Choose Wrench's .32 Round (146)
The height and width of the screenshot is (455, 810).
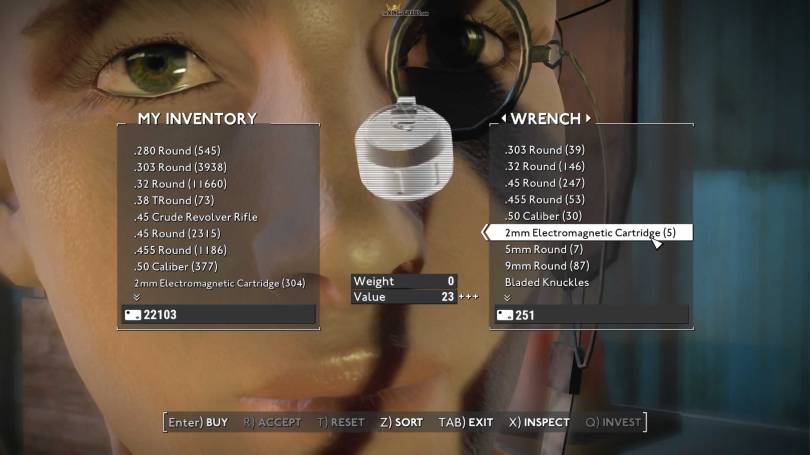(x=545, y=167)
